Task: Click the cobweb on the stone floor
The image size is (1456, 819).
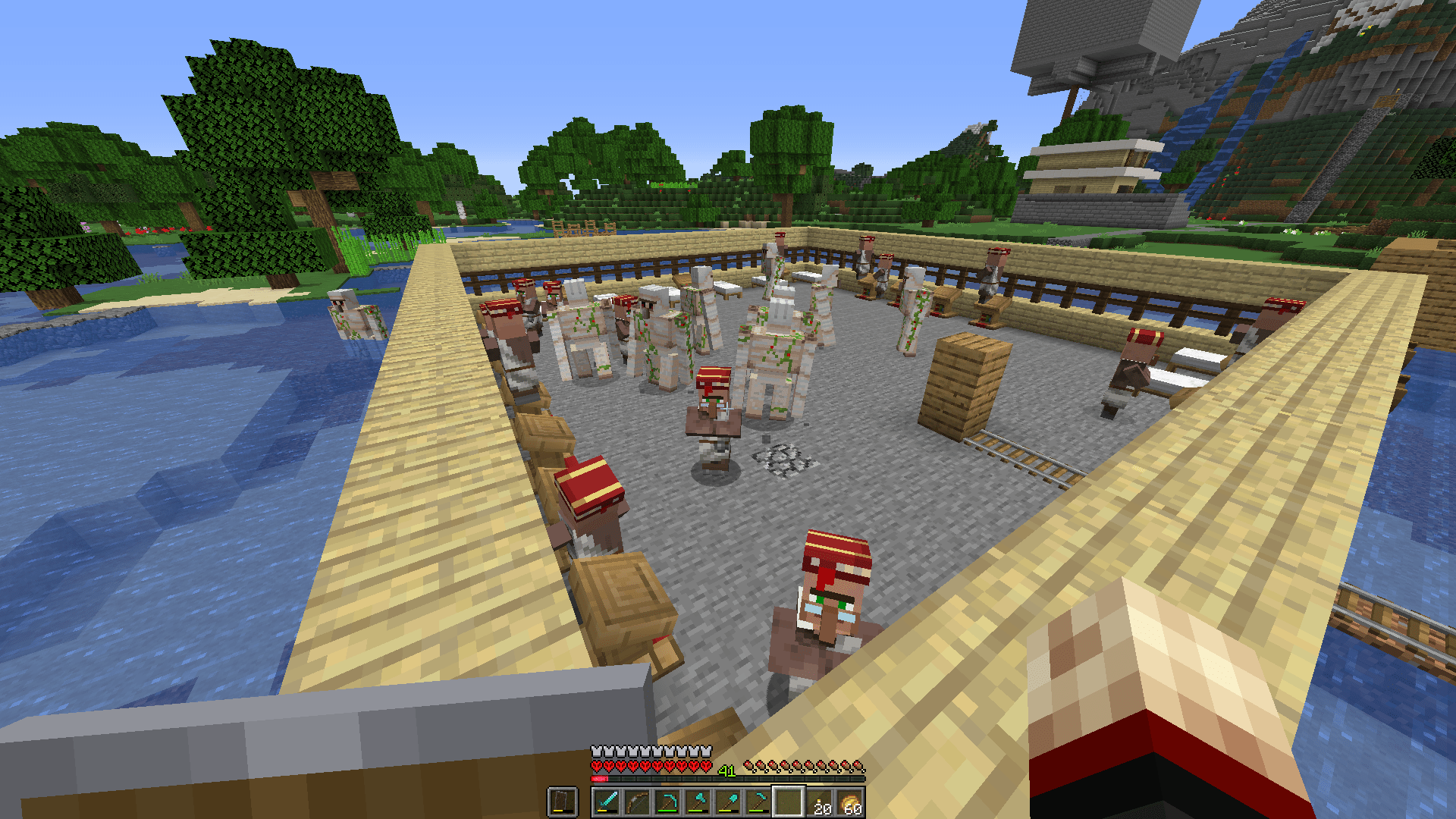Action: coord(785,459)
